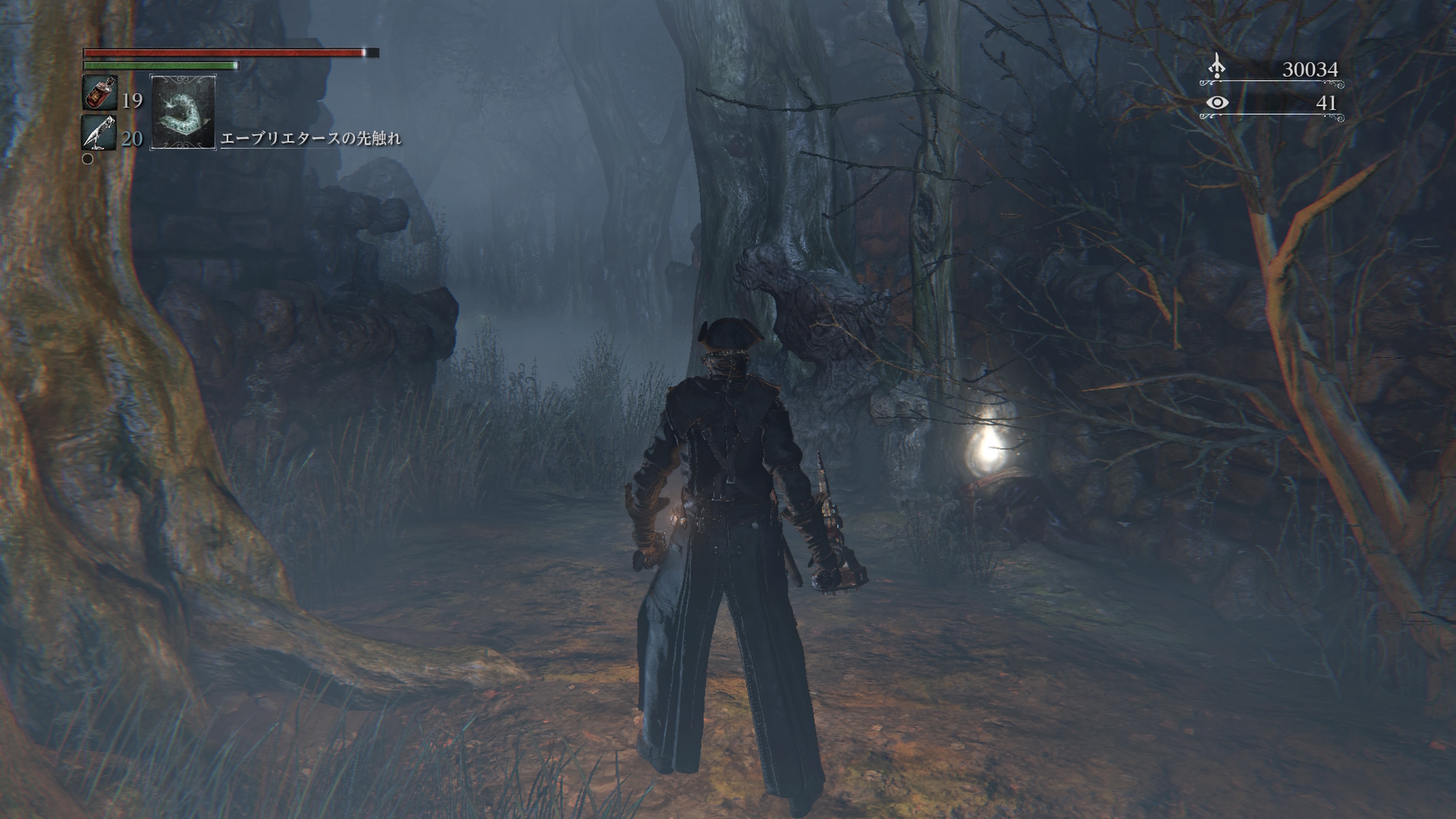This screenshot has width=1456, height=819.
Task: Select the blood vial item icon
Action: point(99,93)
